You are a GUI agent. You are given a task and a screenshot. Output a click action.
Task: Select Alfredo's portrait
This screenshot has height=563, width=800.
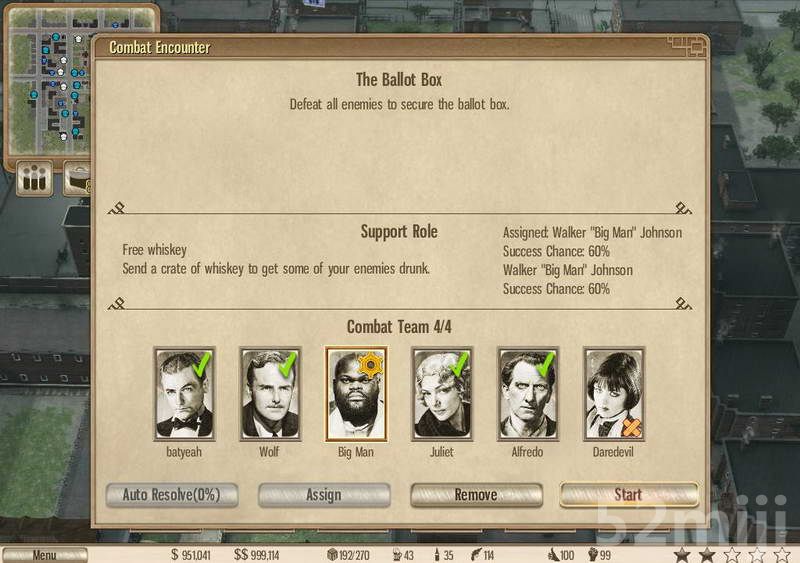[528, 394]
